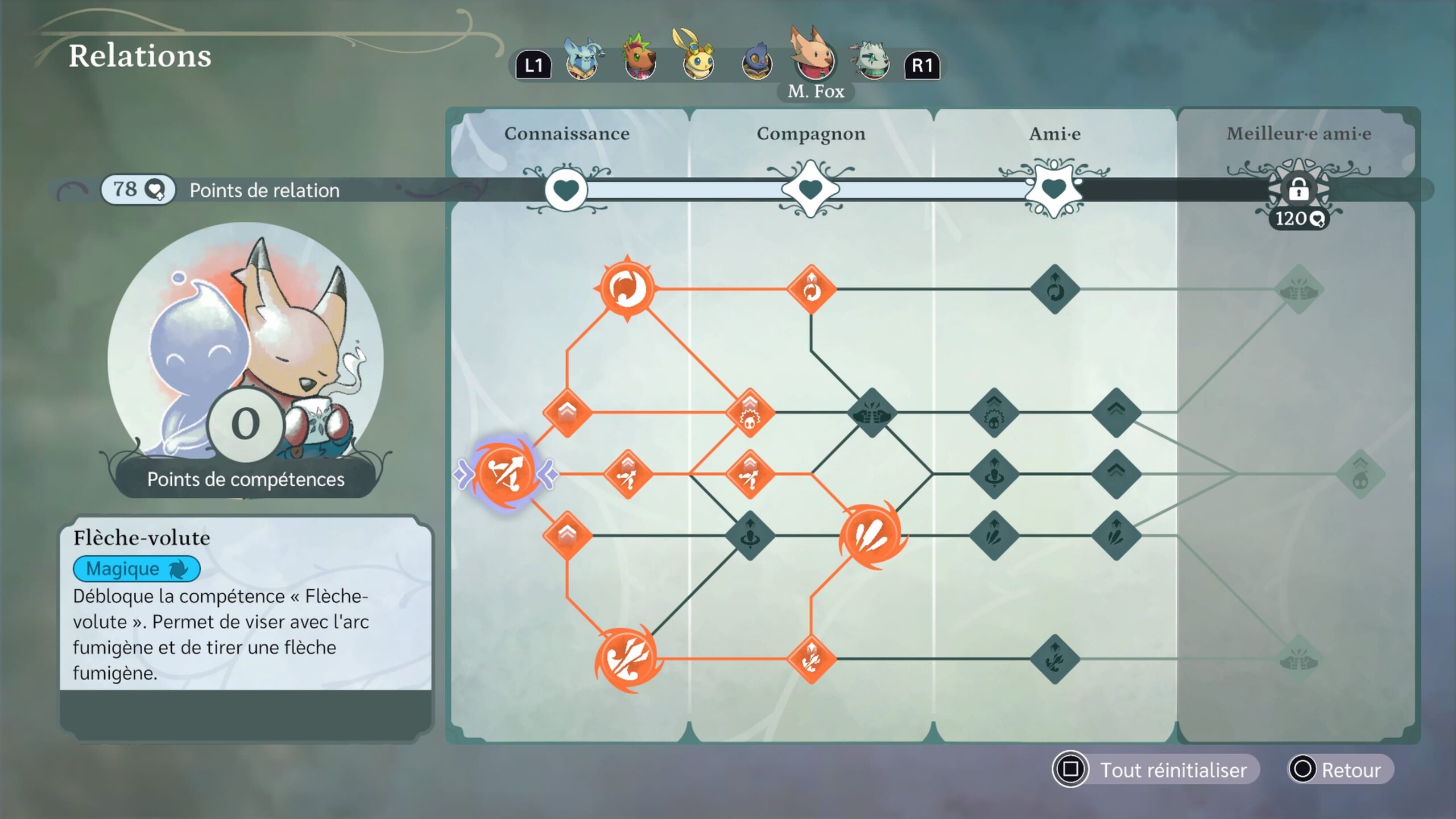Choose the large orange claw slash skill node

[871, 535]
